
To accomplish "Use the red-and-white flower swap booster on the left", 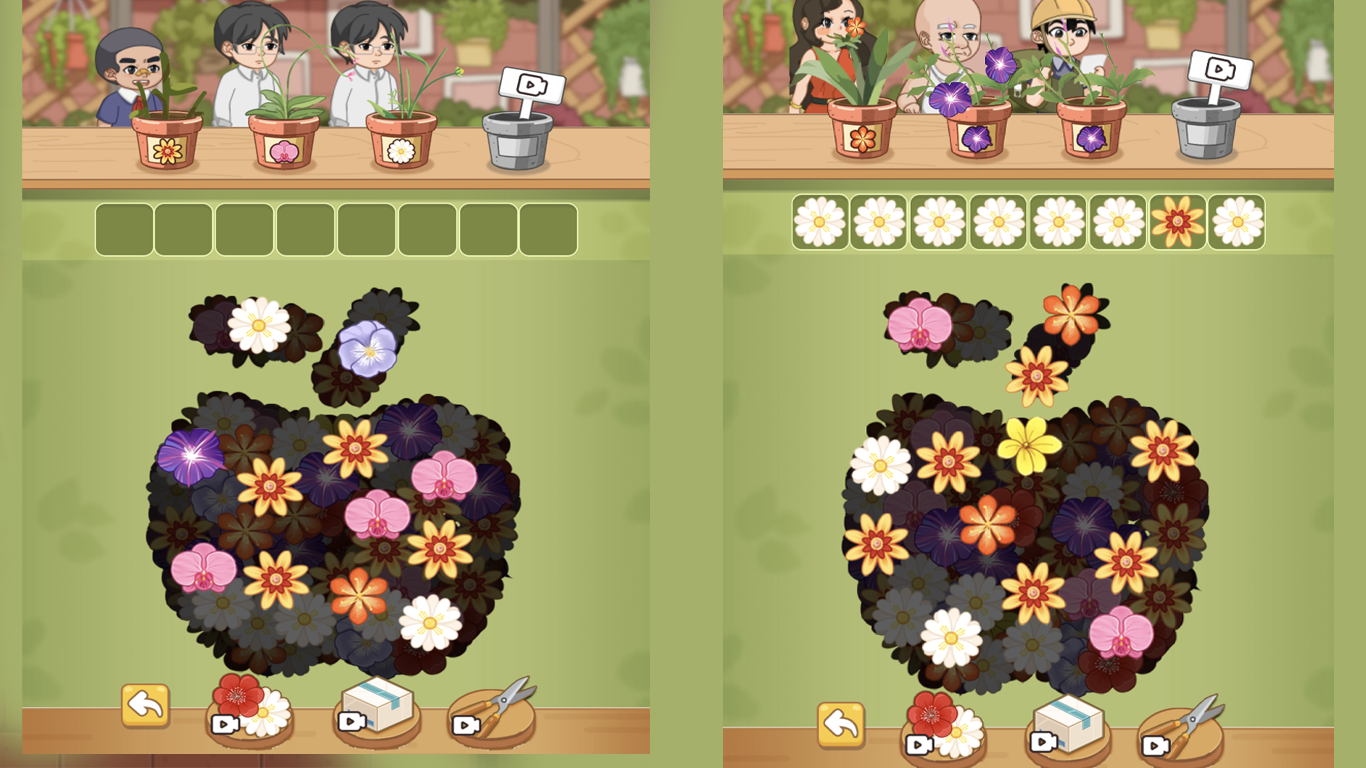I will click(249, 706).
